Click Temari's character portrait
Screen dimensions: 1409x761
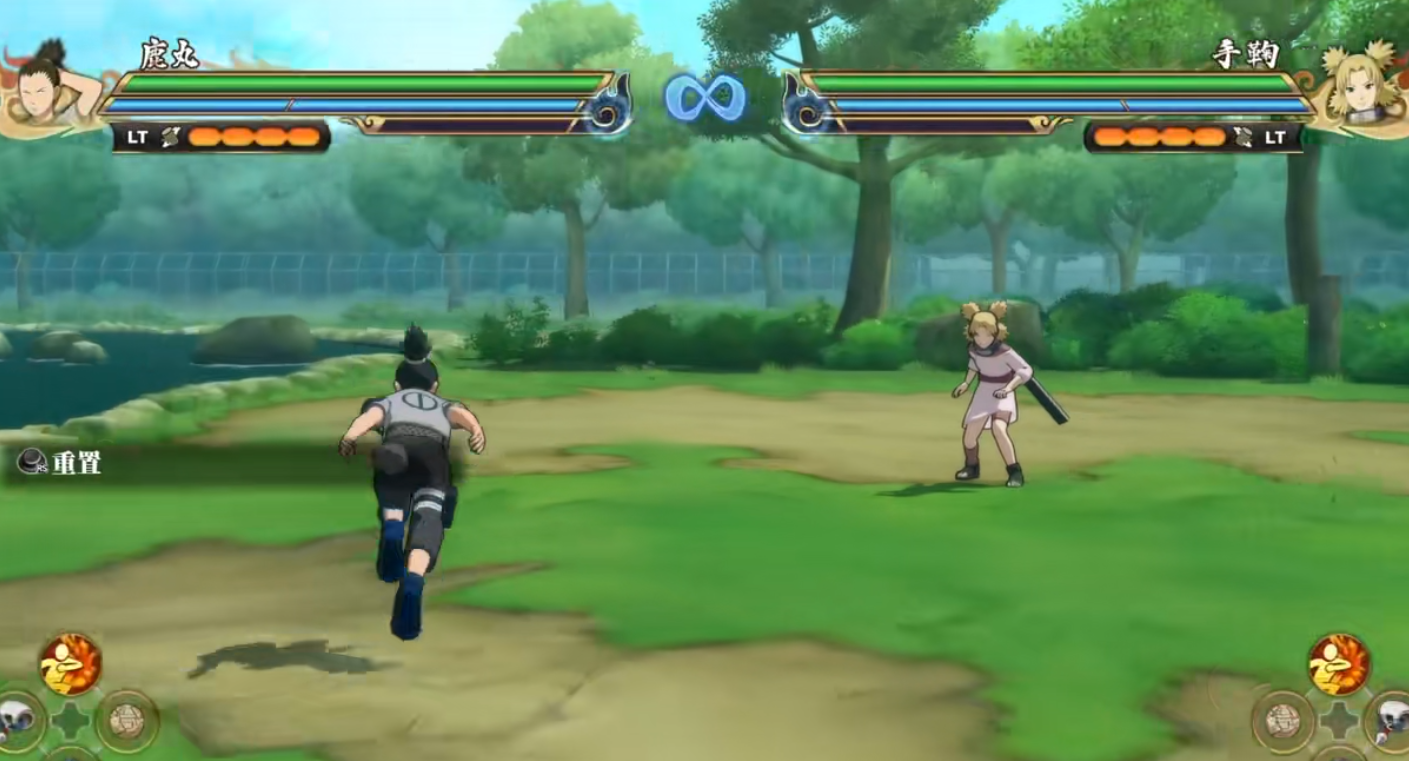tap(1362, 85)
